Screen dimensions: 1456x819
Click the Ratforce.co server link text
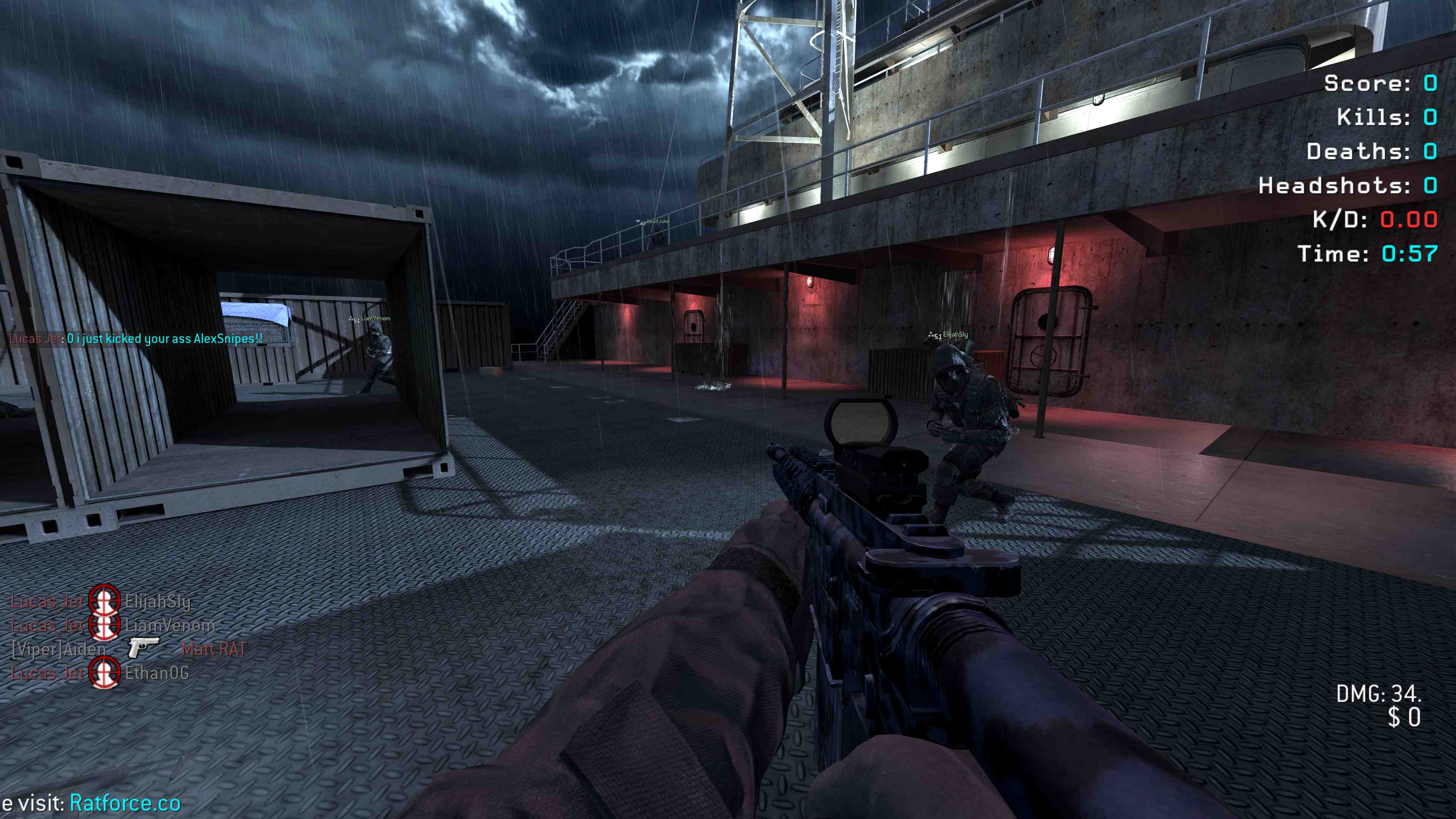125,803
